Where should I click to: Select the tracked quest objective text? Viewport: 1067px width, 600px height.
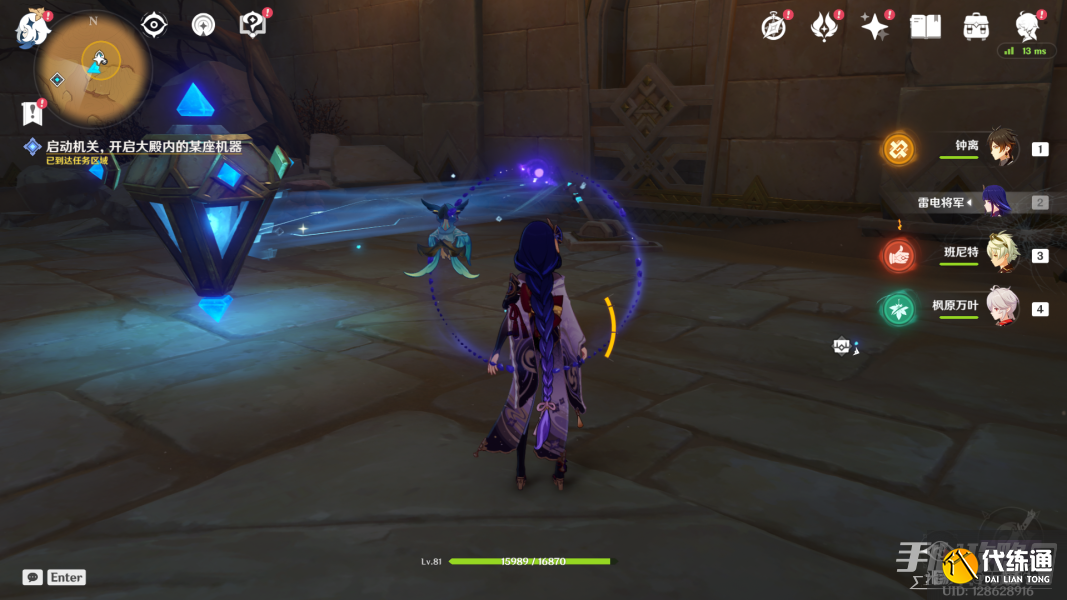pos(143,147)
